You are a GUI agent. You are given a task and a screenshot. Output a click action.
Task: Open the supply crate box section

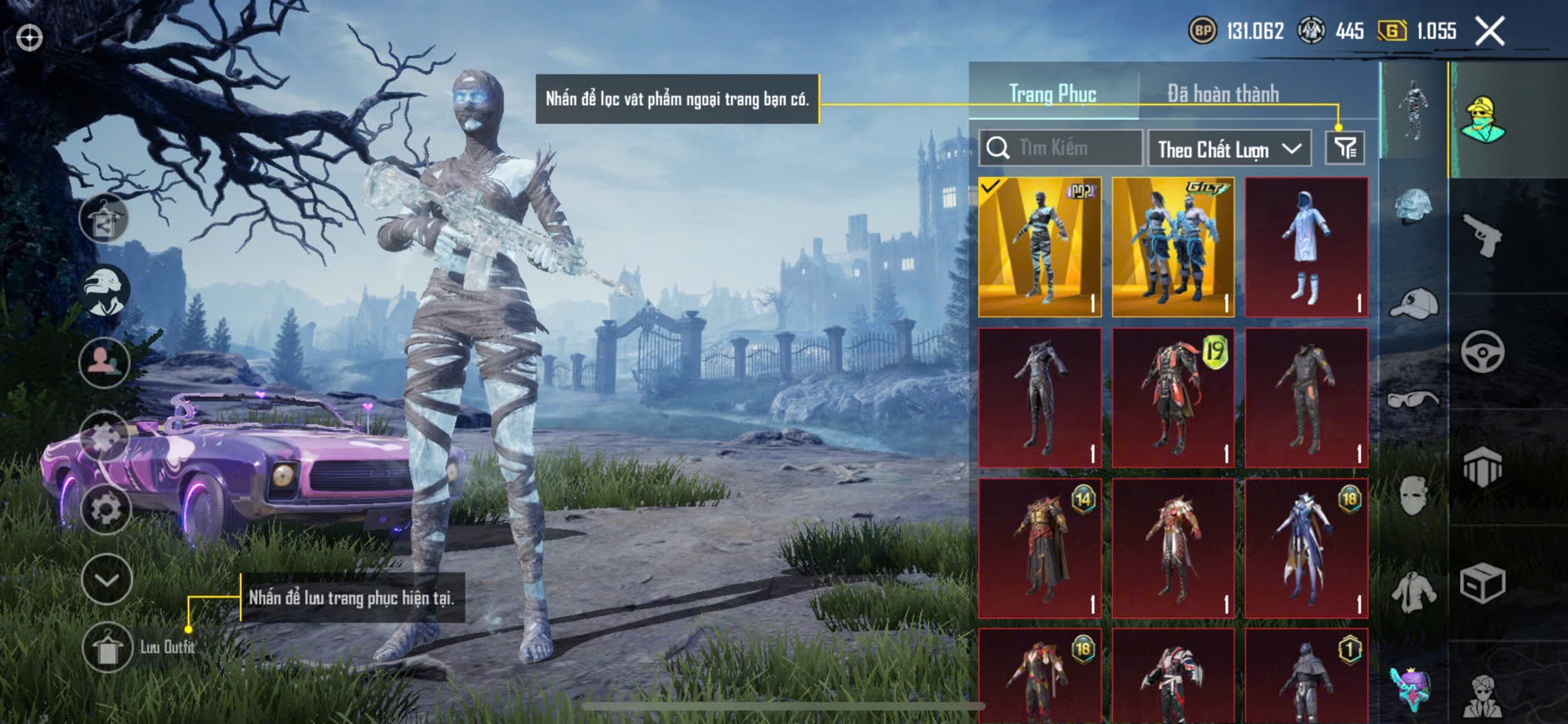click(x=1482, y=583)
